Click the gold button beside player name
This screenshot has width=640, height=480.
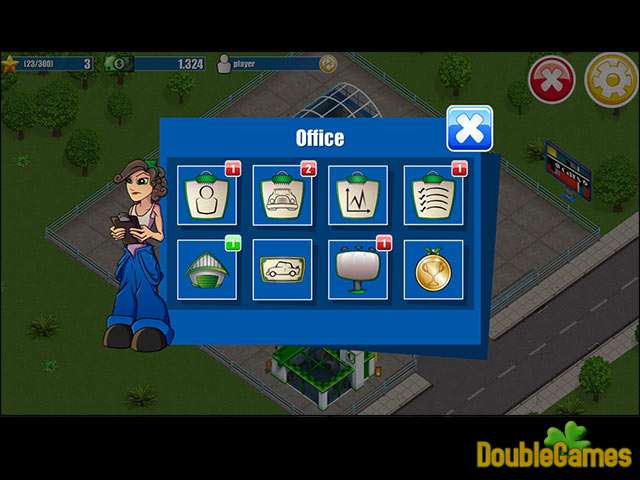(x=327, y=64)
